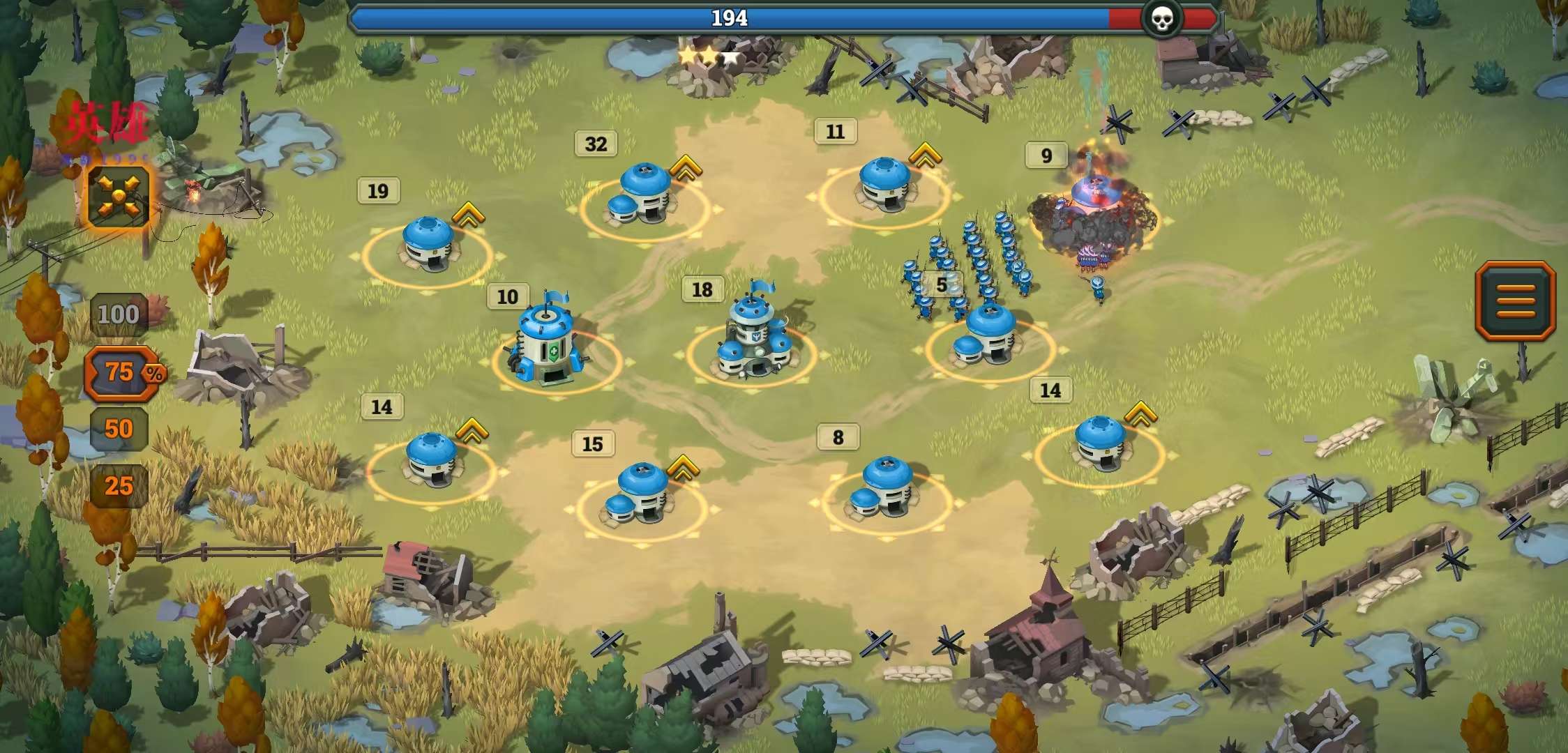Click upgrade chevron on the 15-troop barracks
The width and height of the screenshot is (1568, 753).
click(x=682, y=467)
